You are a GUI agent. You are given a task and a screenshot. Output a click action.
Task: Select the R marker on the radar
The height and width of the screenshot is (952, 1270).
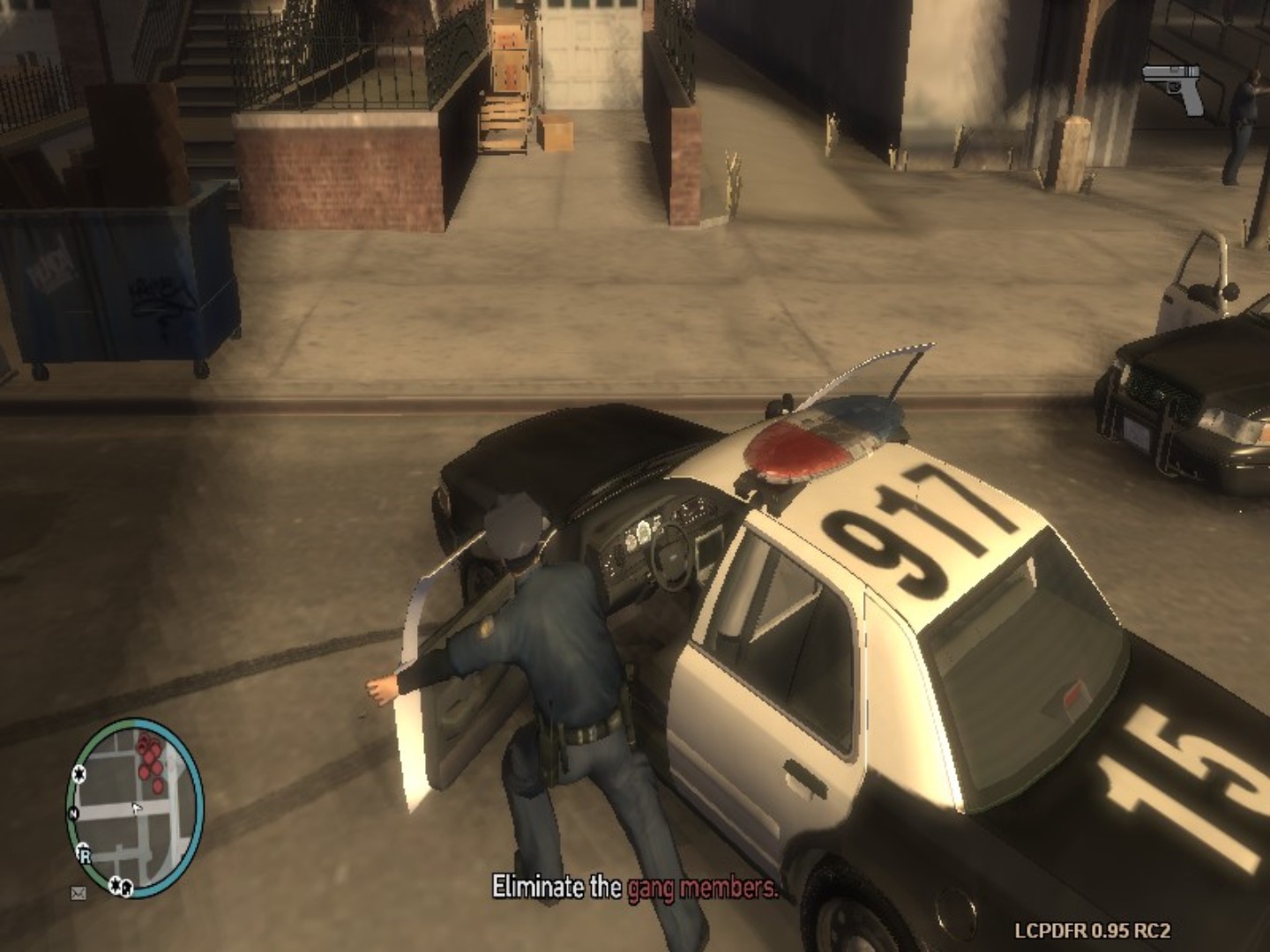85,853
